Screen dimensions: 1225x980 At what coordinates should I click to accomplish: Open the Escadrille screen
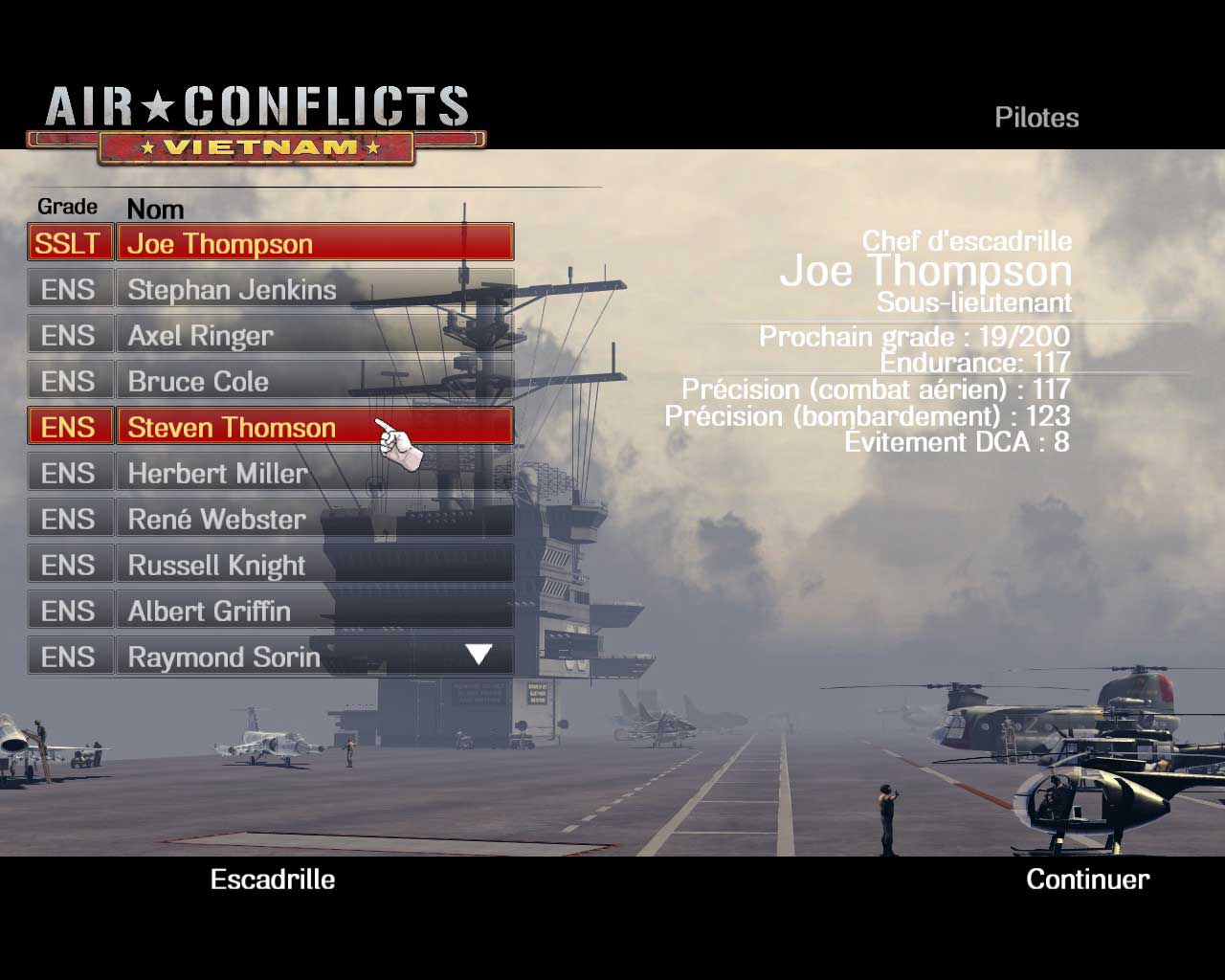273,880
